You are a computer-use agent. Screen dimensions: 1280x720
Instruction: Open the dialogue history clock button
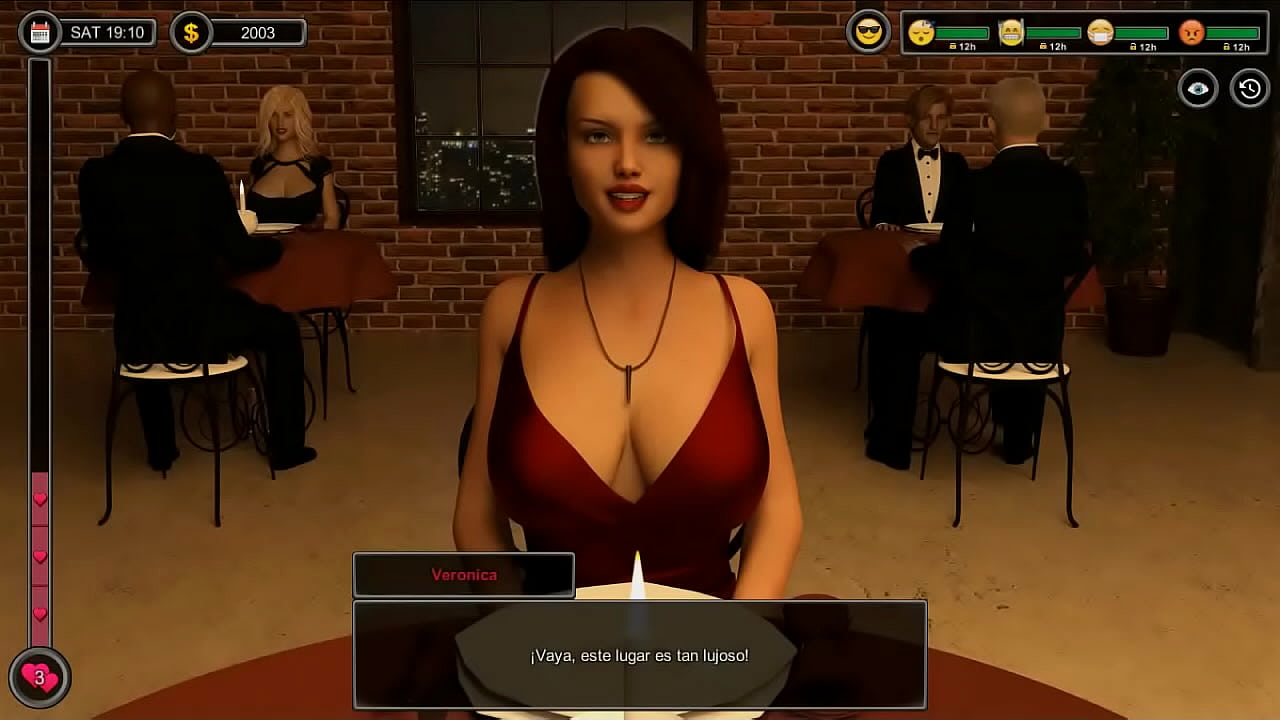(x=1249, y=89)
